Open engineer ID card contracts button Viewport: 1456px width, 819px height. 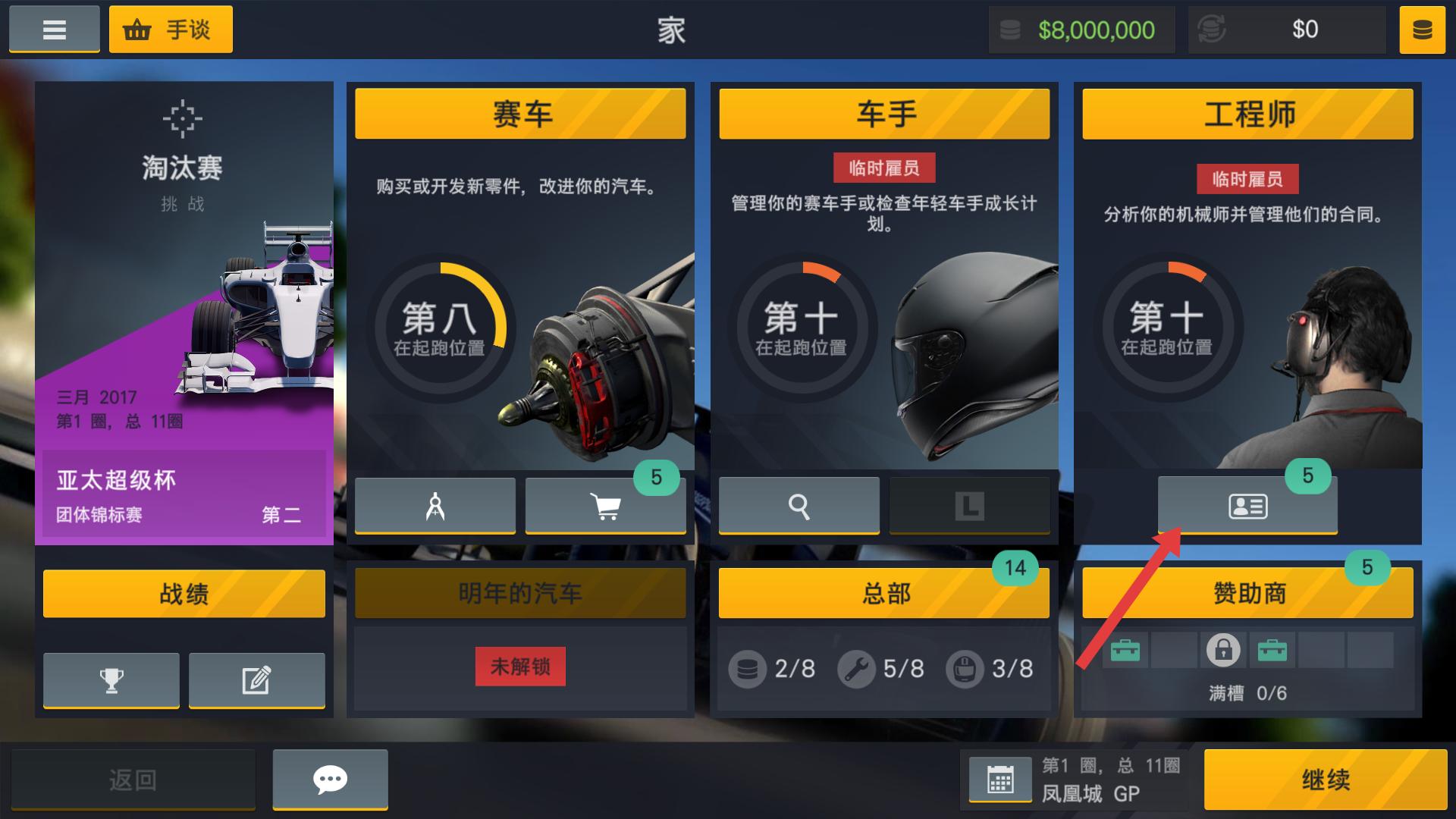click(1247, 506)
